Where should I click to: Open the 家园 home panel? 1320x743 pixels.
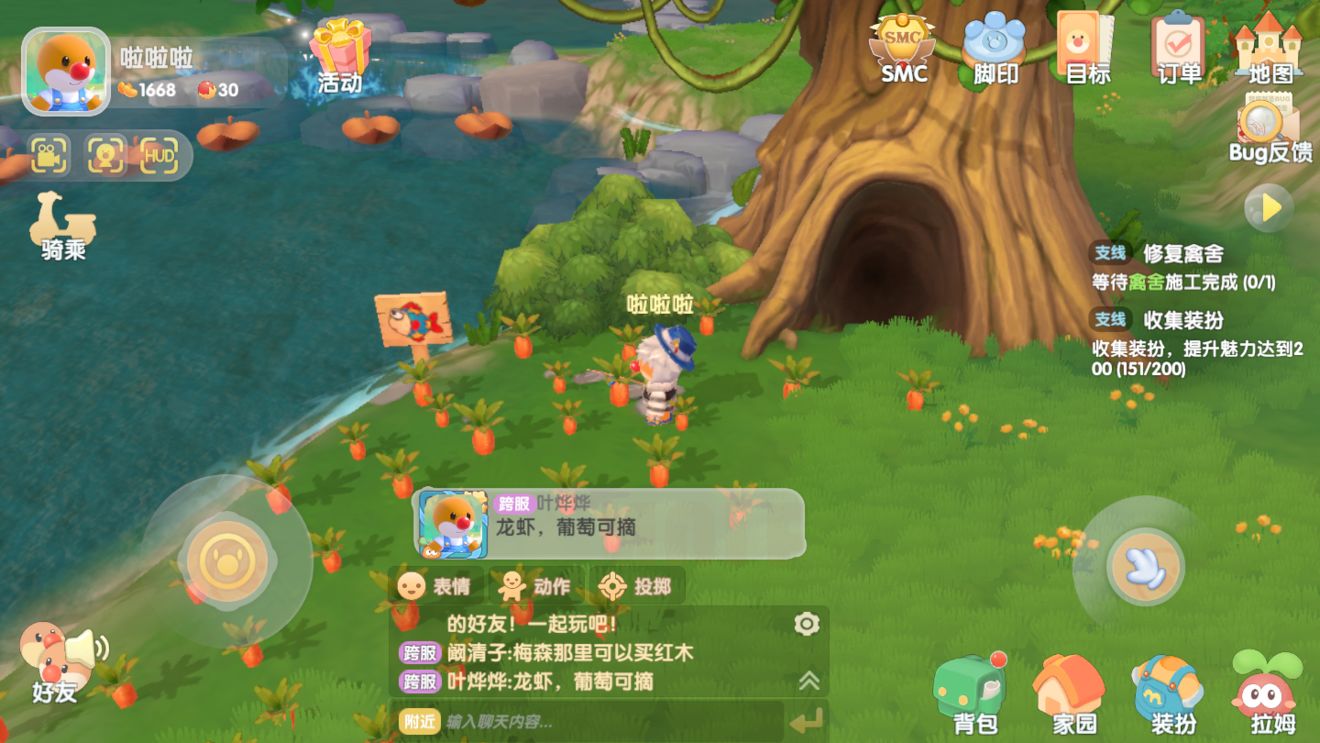coord(1067,693)
